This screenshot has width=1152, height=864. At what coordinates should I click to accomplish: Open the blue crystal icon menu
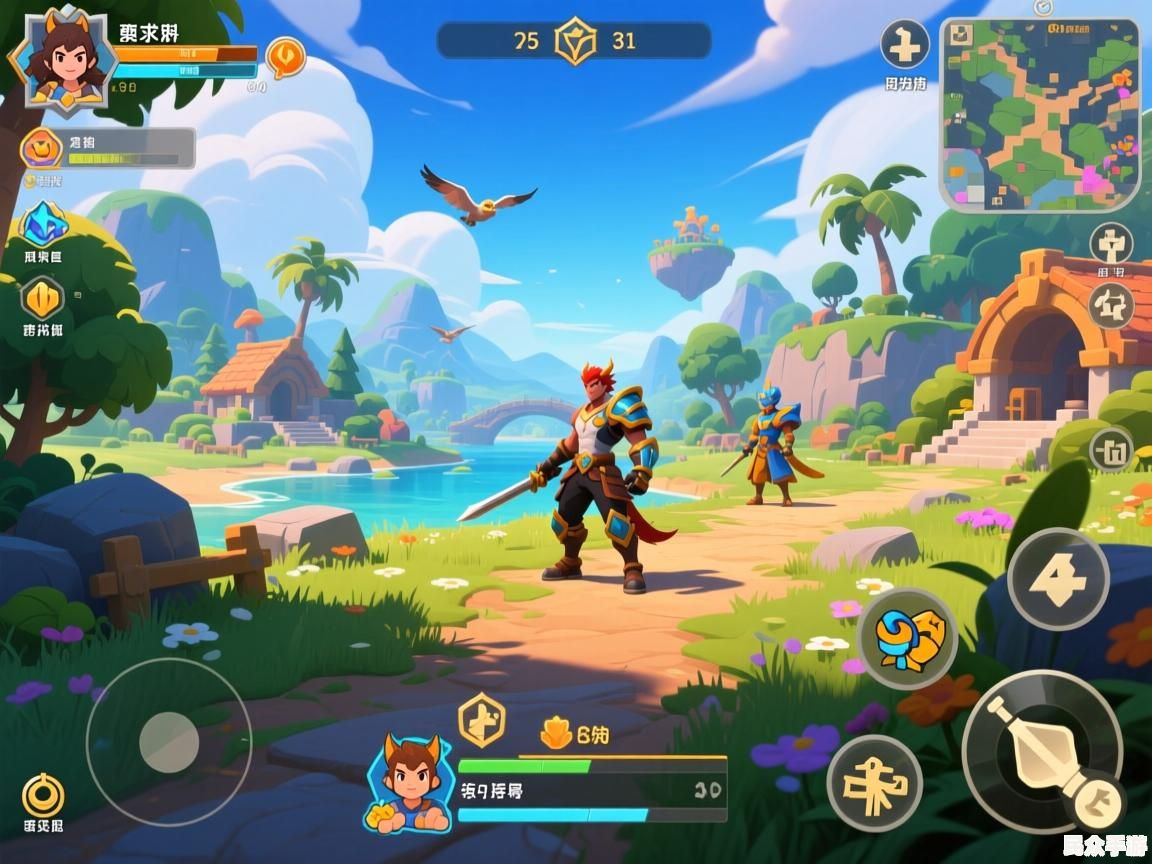43,224
